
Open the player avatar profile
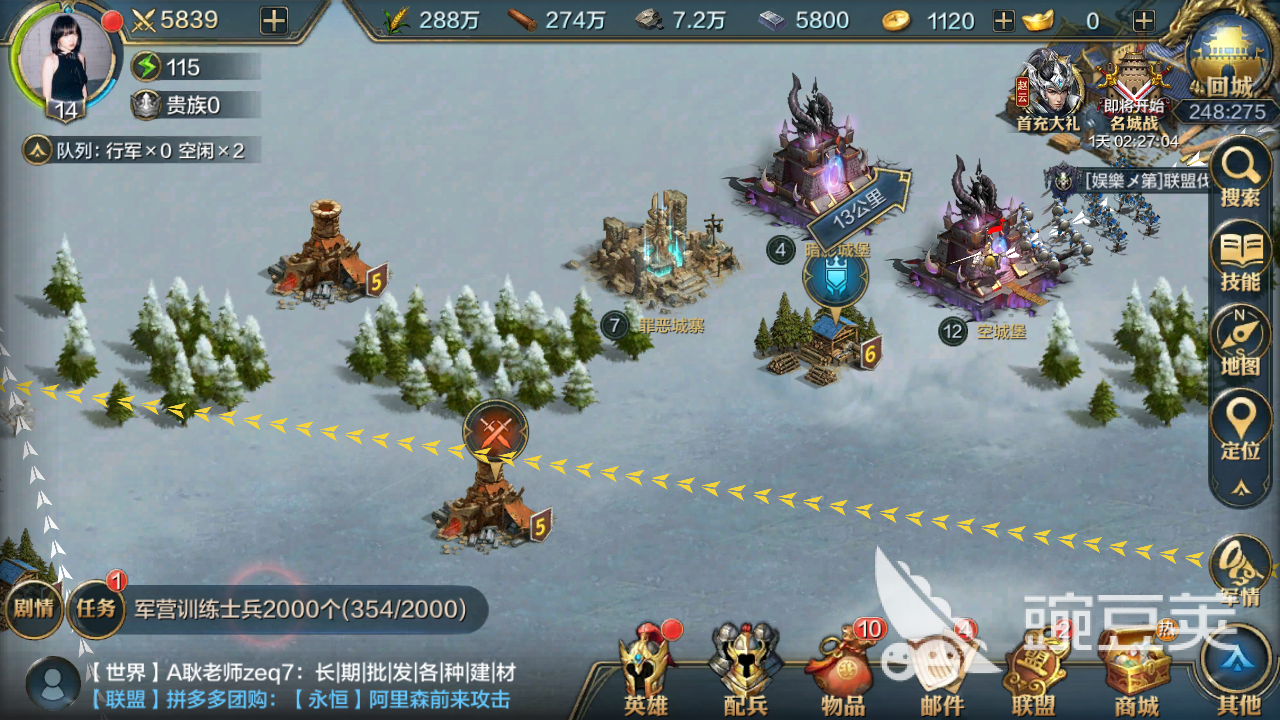(x=65, y=58)
